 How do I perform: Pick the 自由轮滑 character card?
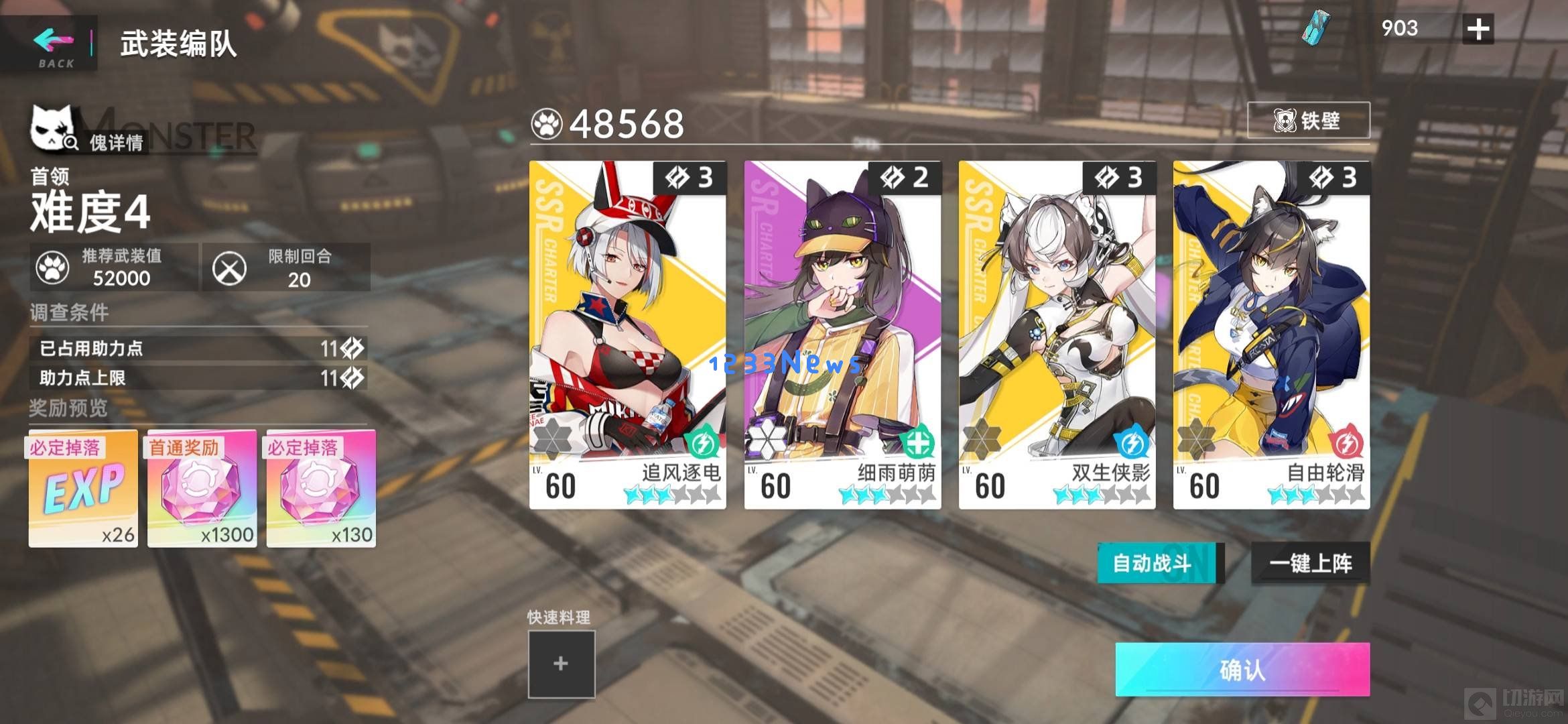pyautogui.click(x=1271, y=335)
